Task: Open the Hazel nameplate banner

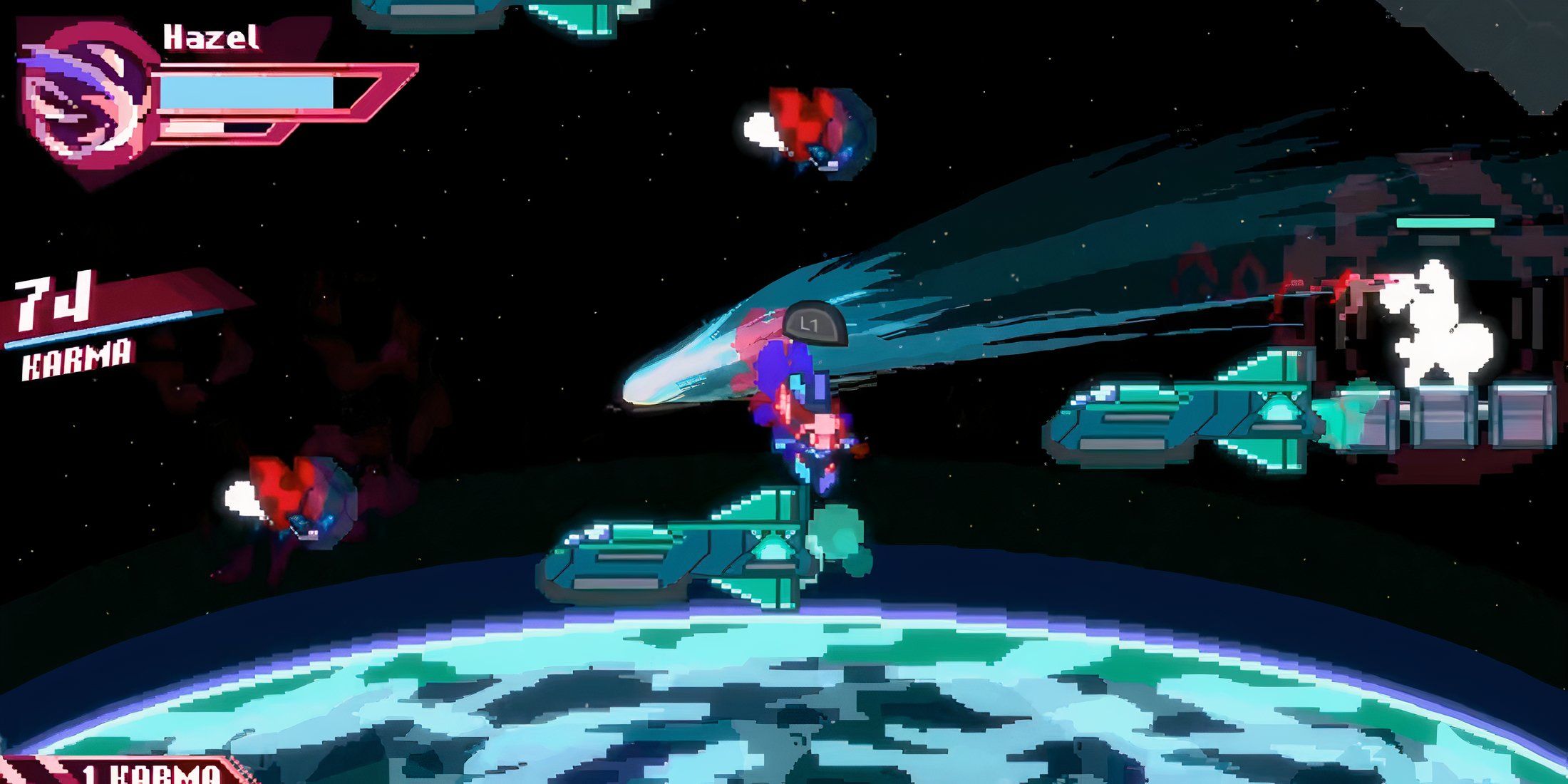Action: click(207, 36)
